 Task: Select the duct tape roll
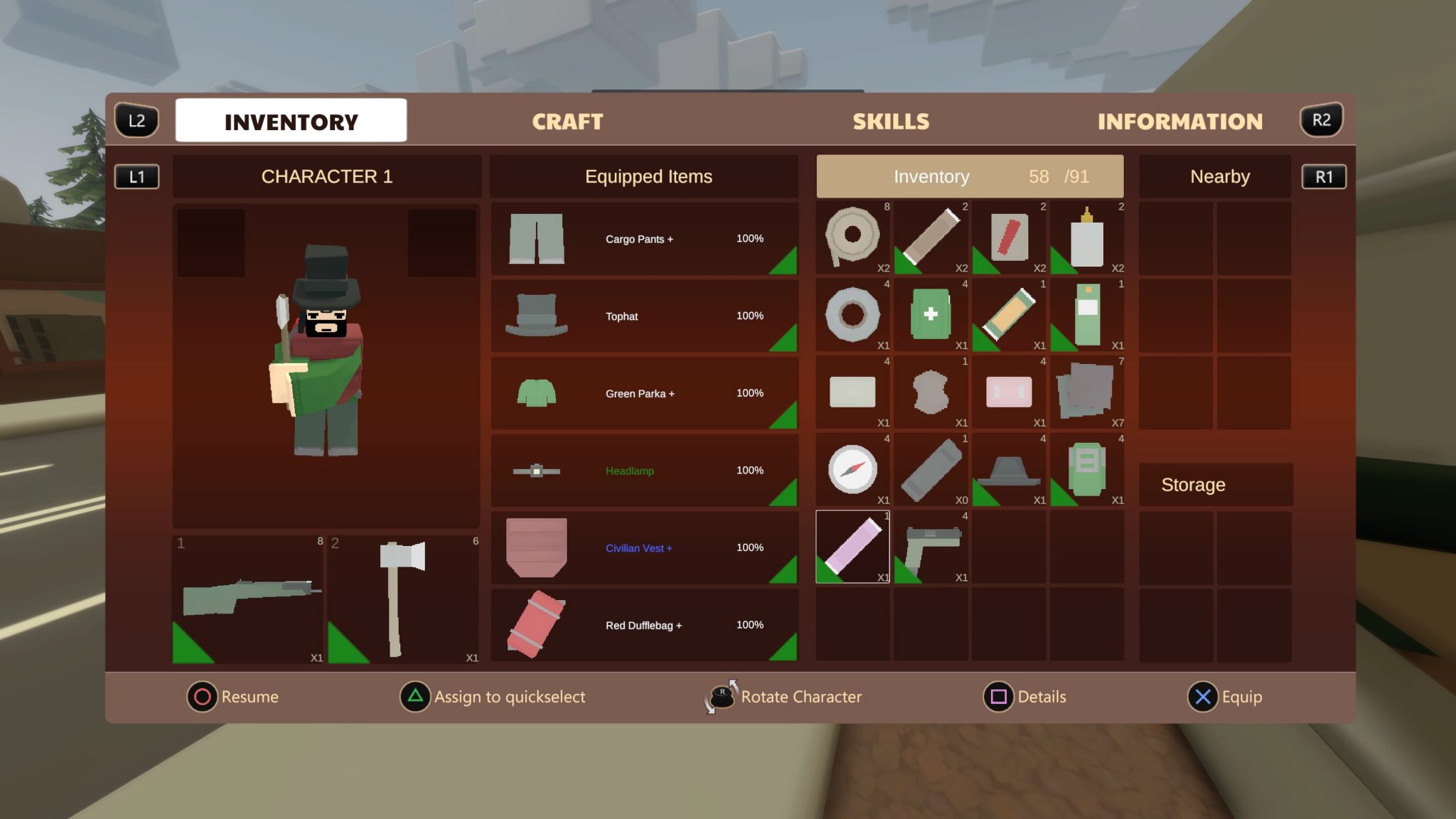click(852, 315)
